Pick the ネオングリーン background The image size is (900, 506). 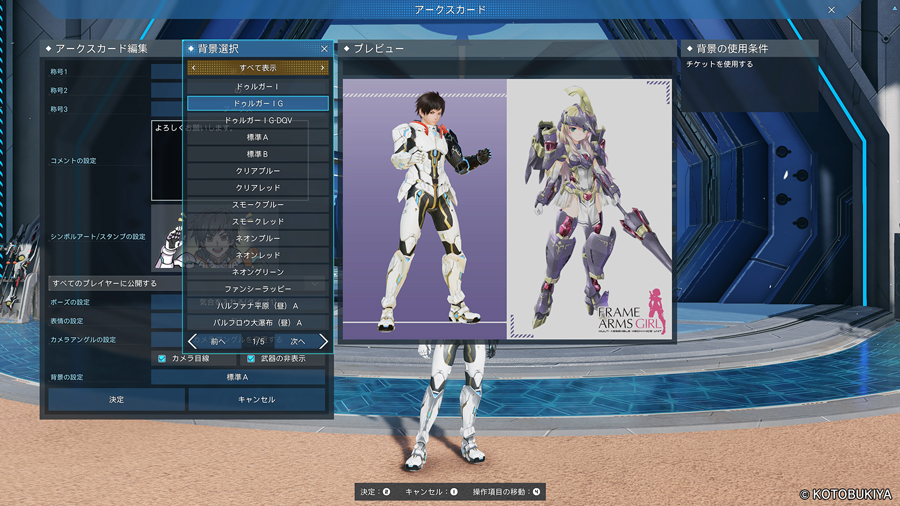[x=258, y=272]
